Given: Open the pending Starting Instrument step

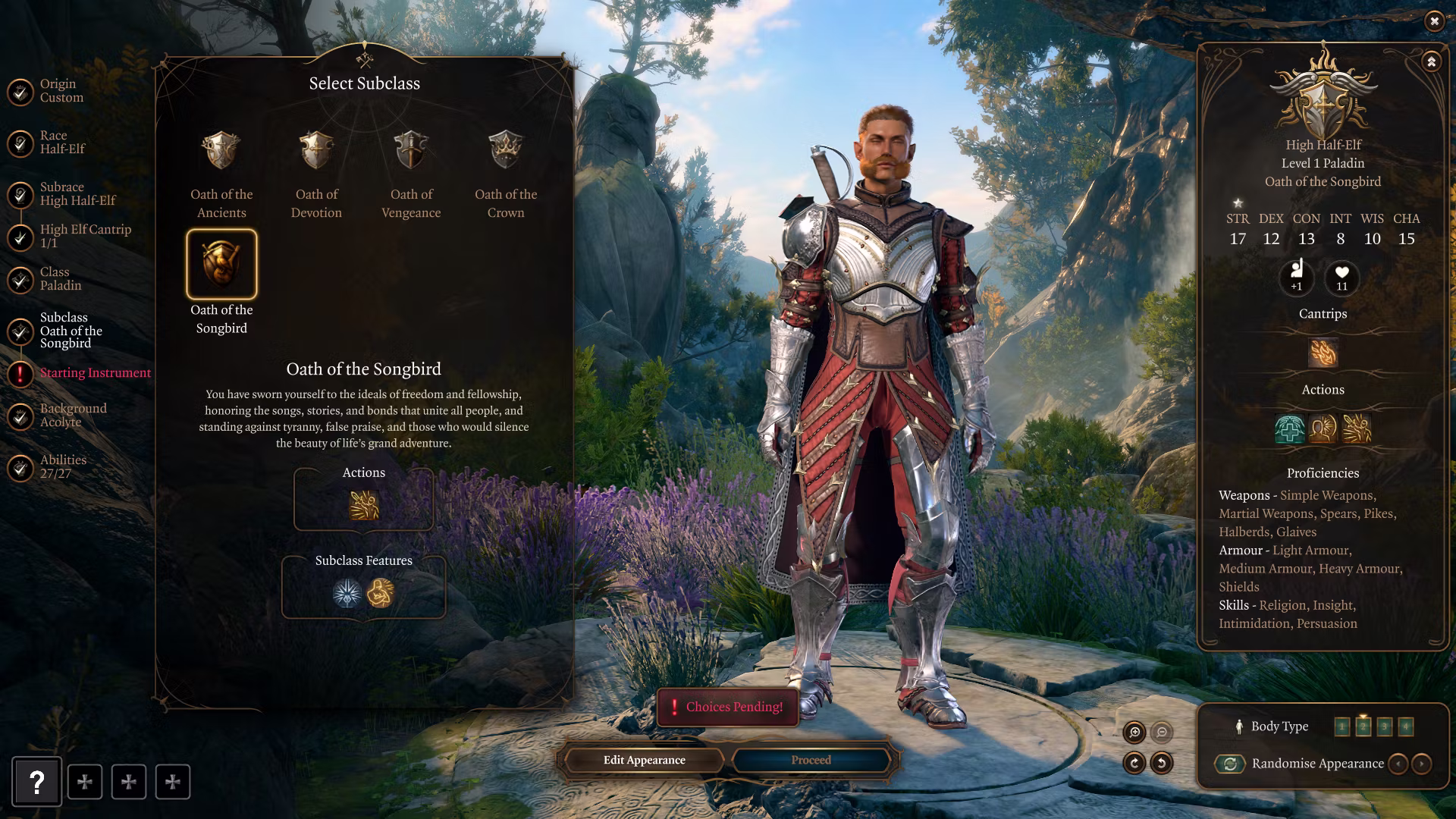Looking at the screenshot, I should click(x=95, y=373).
